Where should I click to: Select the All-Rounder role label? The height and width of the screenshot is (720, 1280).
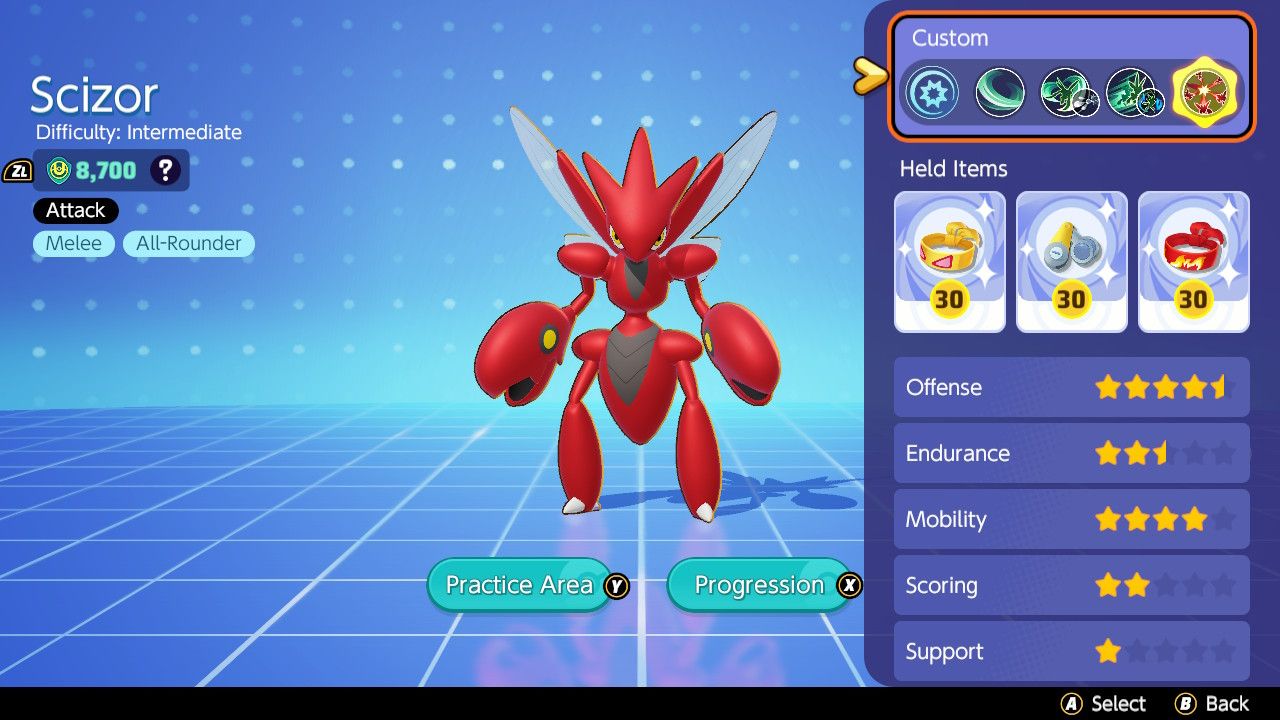click(x=187, y=243)
